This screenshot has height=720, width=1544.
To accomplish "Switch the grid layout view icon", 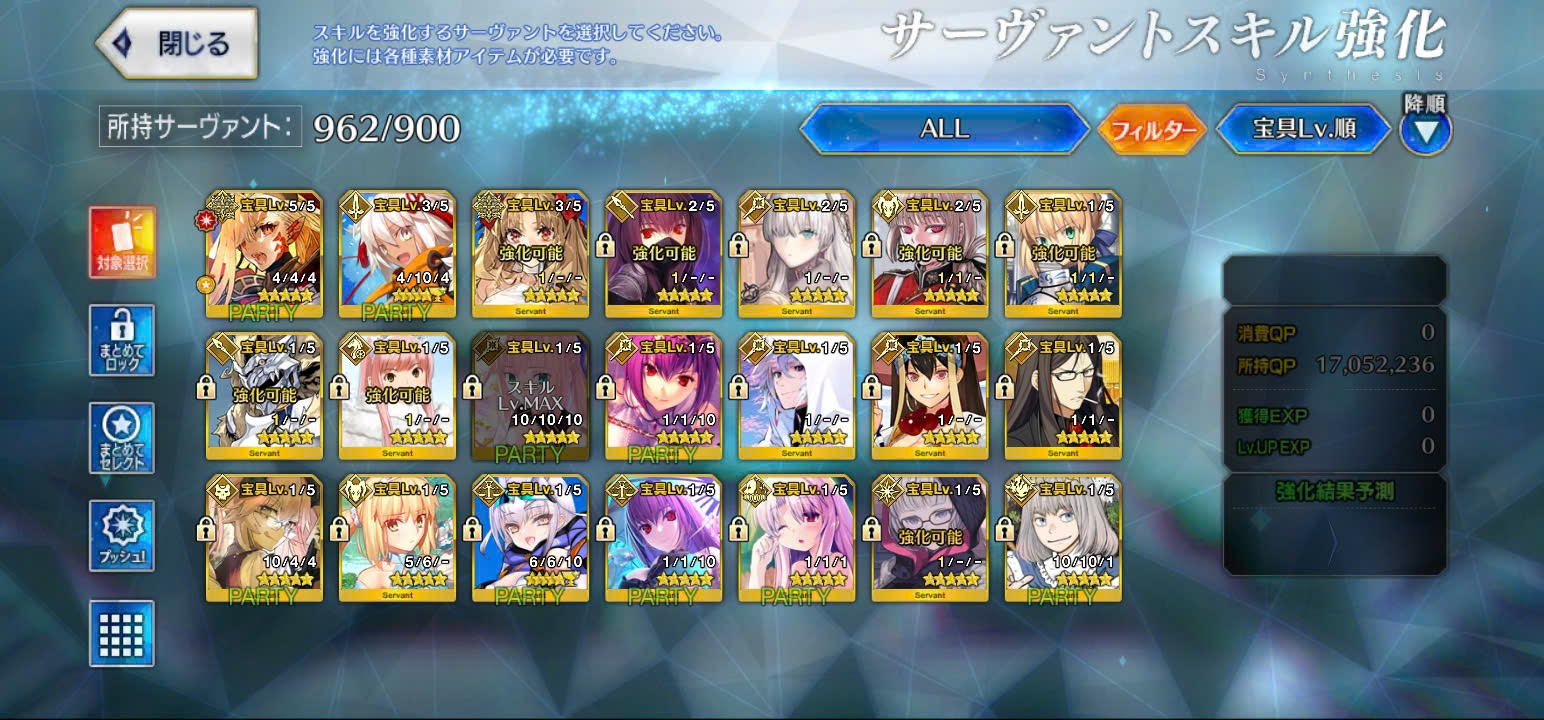I will click(x=122, y=633).
